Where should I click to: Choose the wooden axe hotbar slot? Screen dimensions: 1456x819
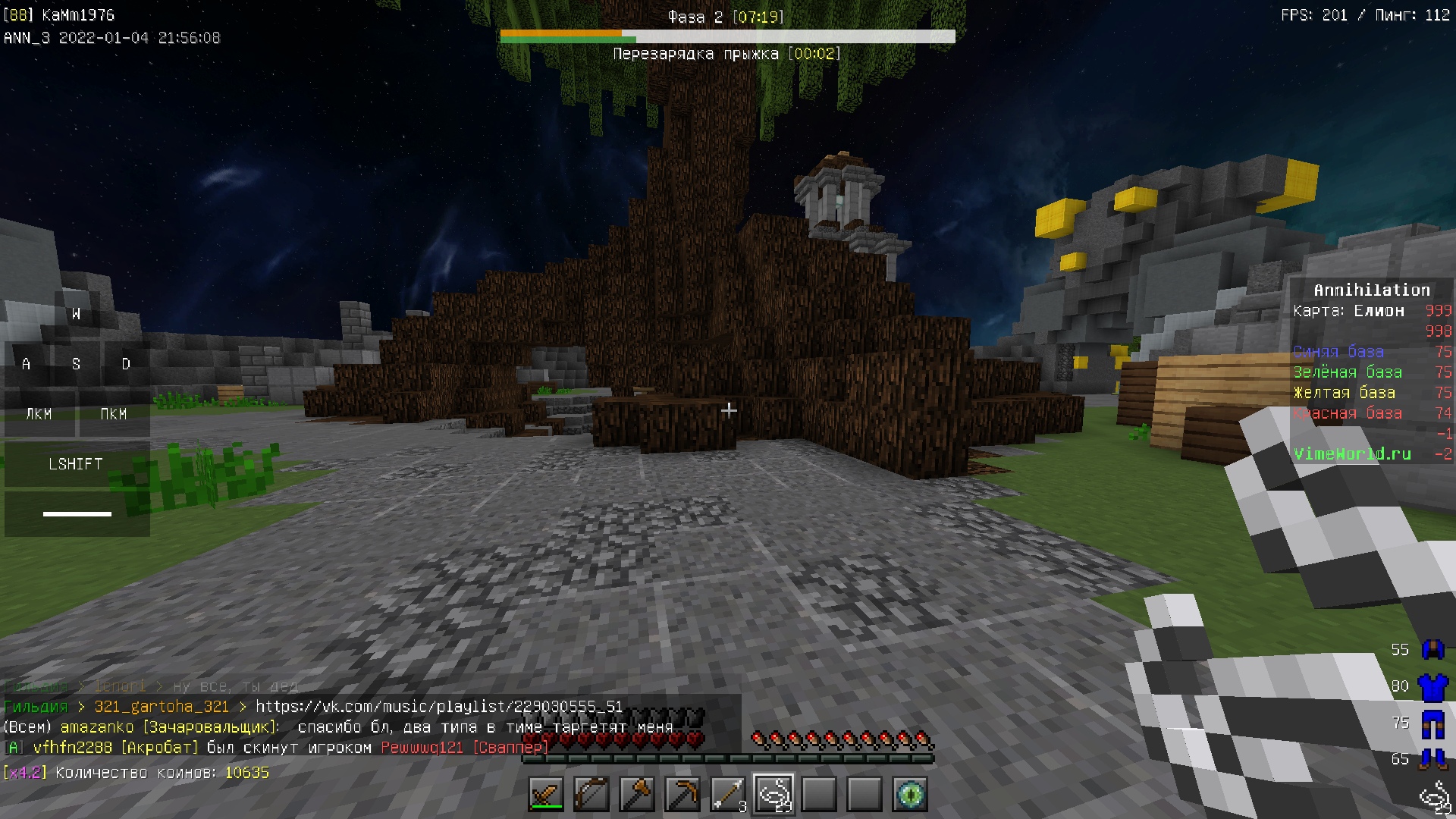point(637,795)
